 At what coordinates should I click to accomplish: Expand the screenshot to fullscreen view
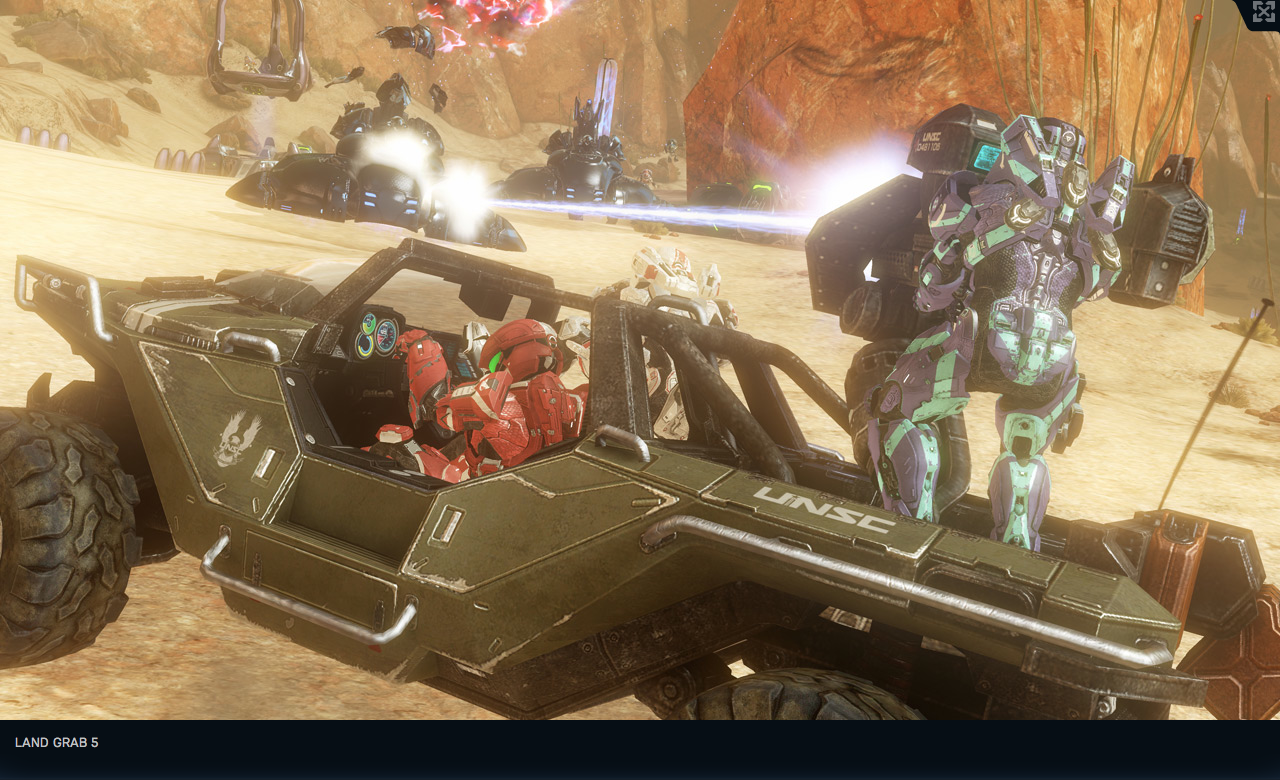(1263, 12)
